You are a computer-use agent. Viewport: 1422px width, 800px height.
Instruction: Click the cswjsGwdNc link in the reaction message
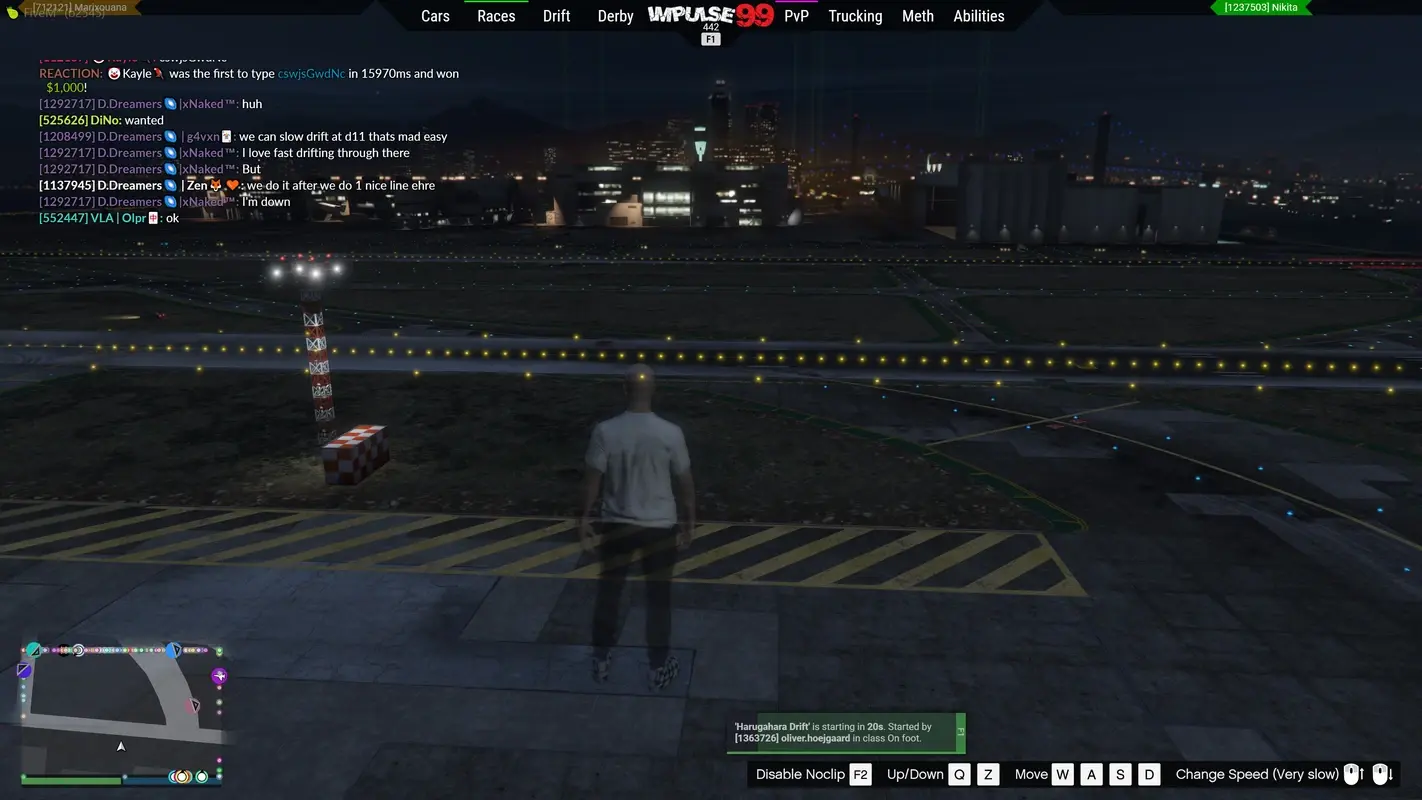click(x=310, y=73)
